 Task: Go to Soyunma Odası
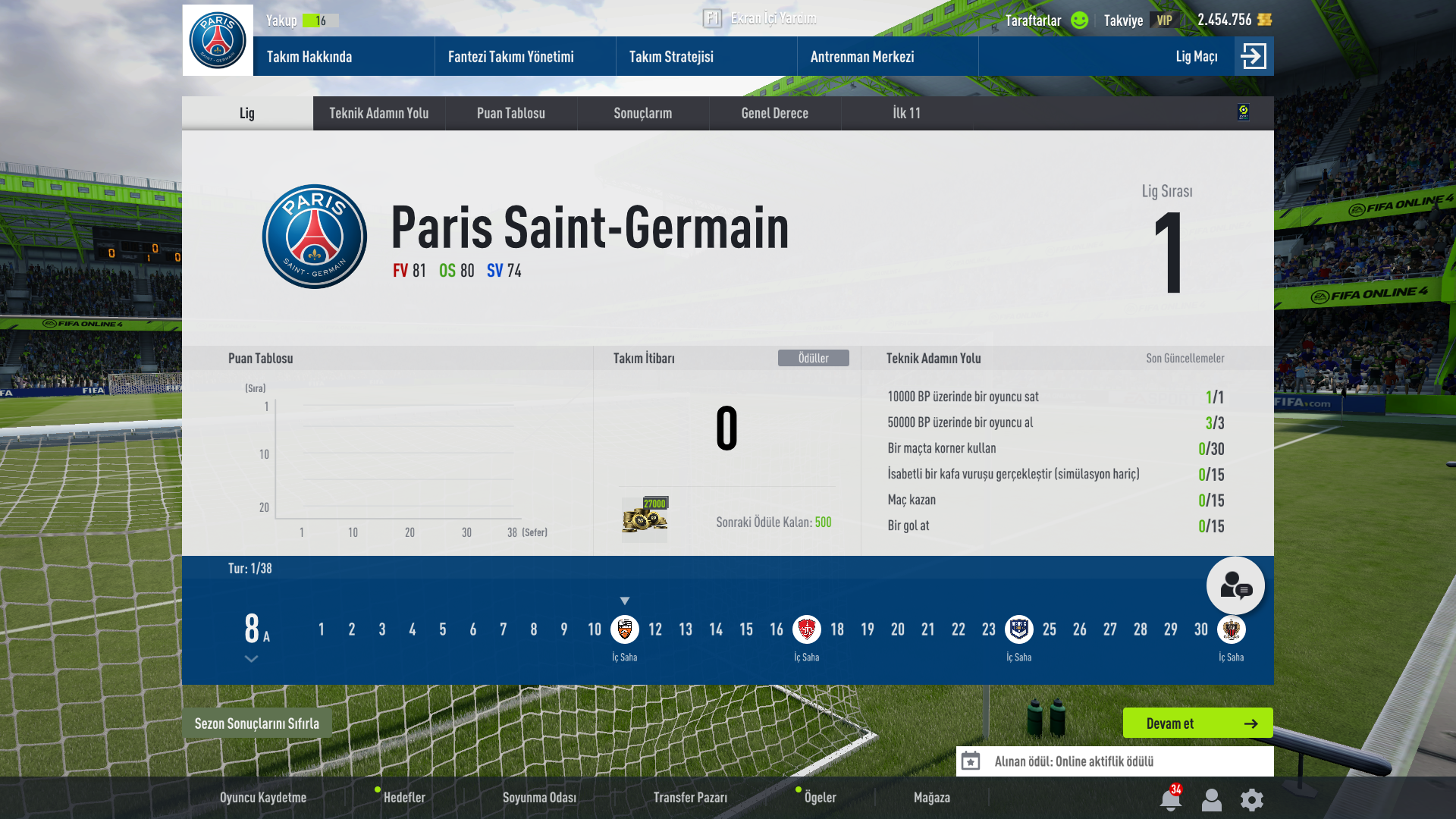point(539,798)
